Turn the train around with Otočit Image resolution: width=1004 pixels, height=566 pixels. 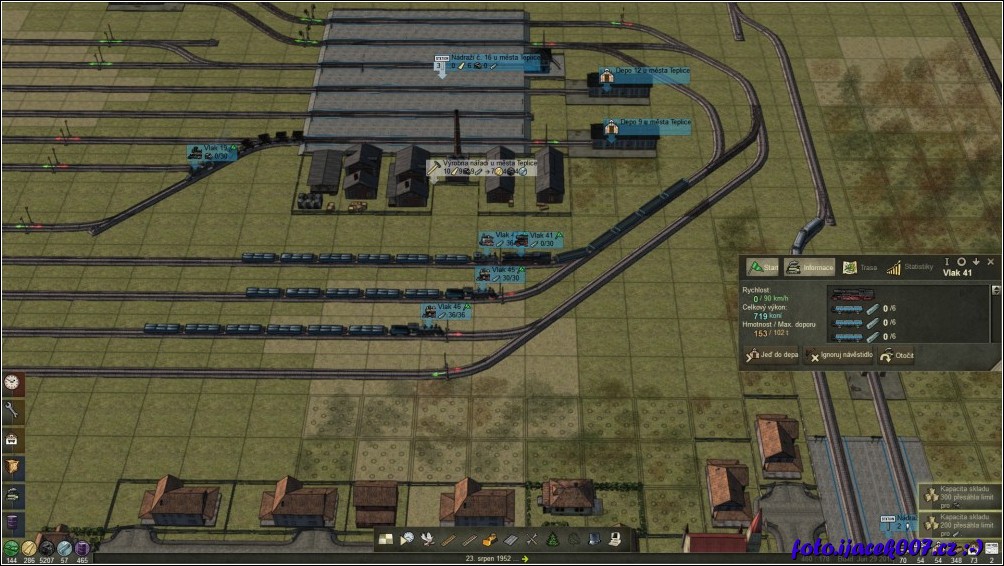(897, 355)
